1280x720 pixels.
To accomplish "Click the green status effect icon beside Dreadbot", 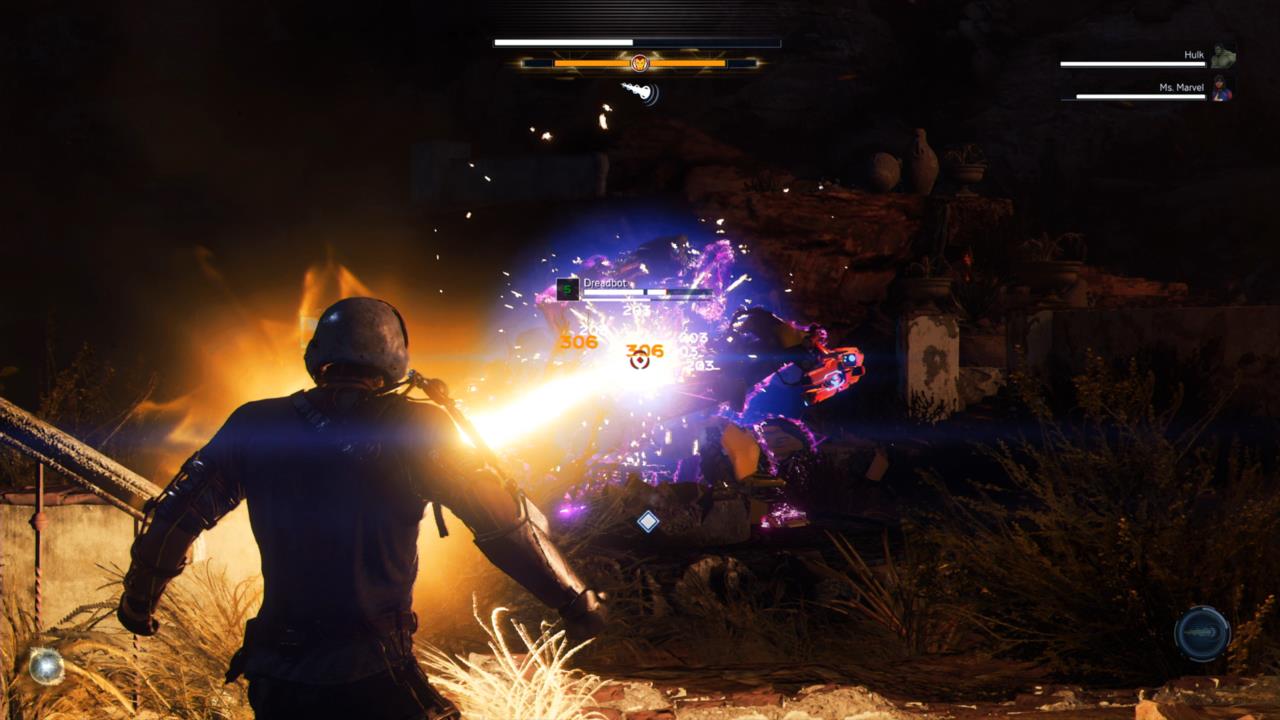I will click(568, 288).
